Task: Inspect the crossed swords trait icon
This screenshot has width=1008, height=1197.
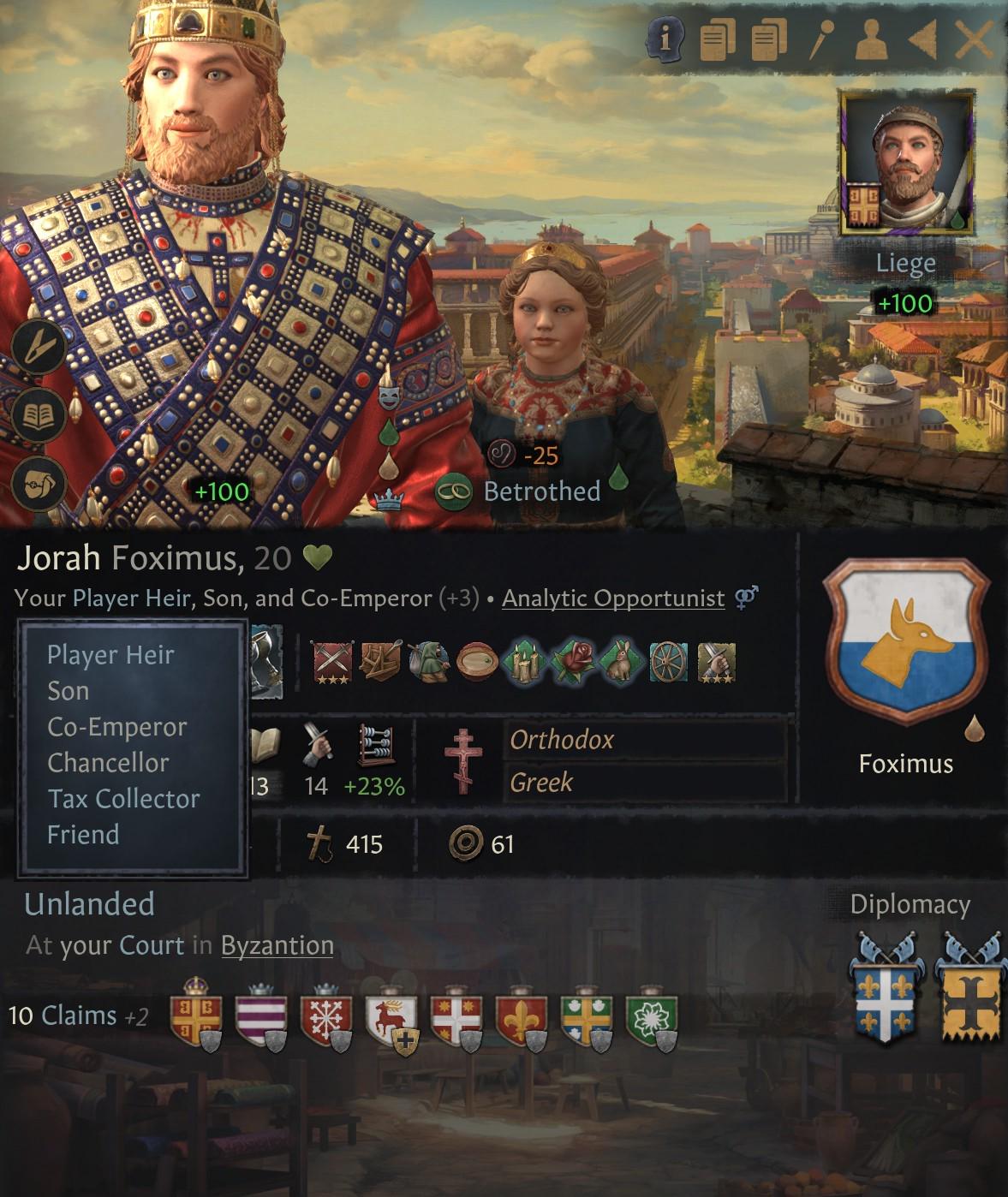Action: pos(333,663)
